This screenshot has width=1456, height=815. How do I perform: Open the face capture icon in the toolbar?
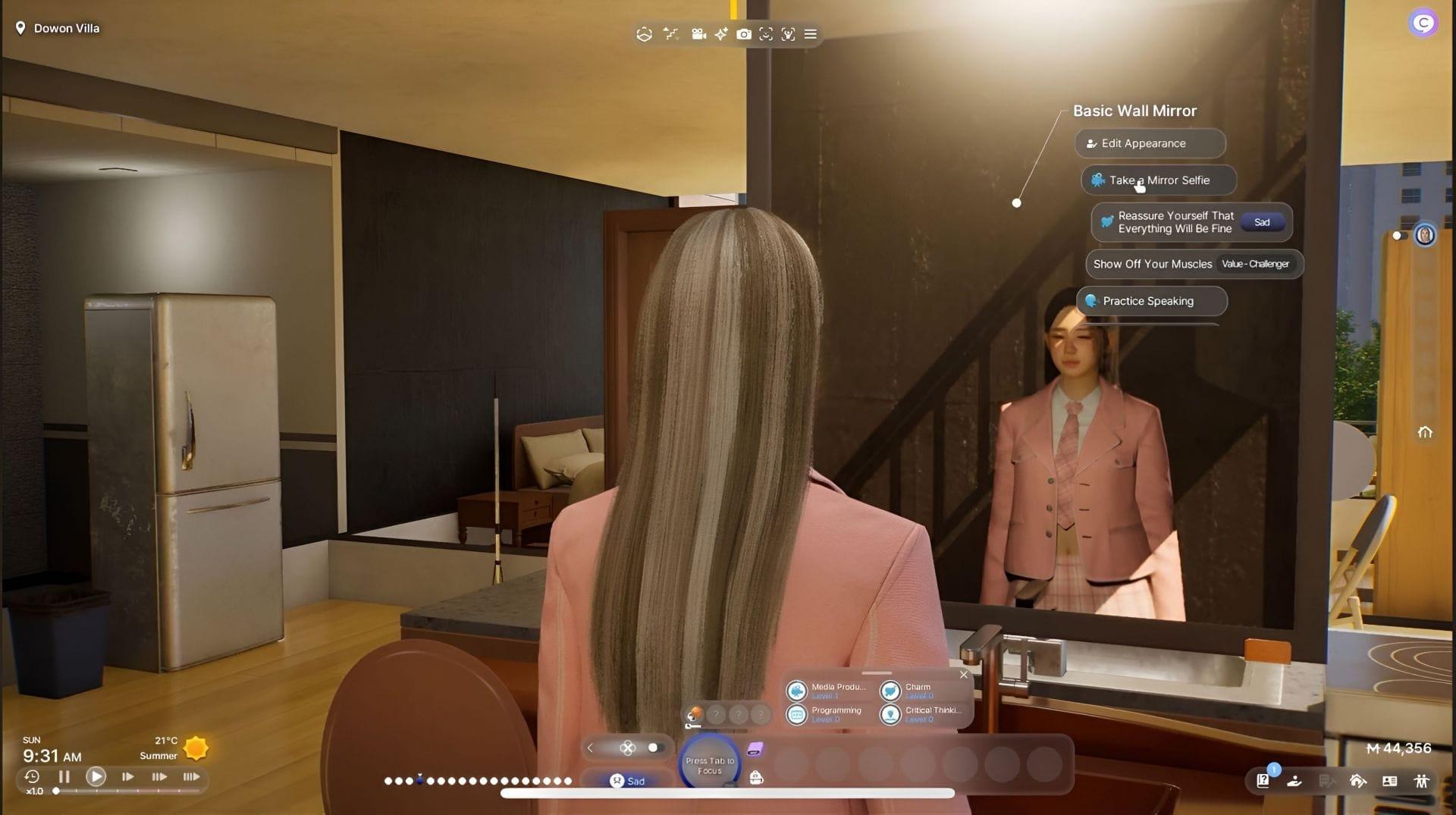click(x=765, y=34)
